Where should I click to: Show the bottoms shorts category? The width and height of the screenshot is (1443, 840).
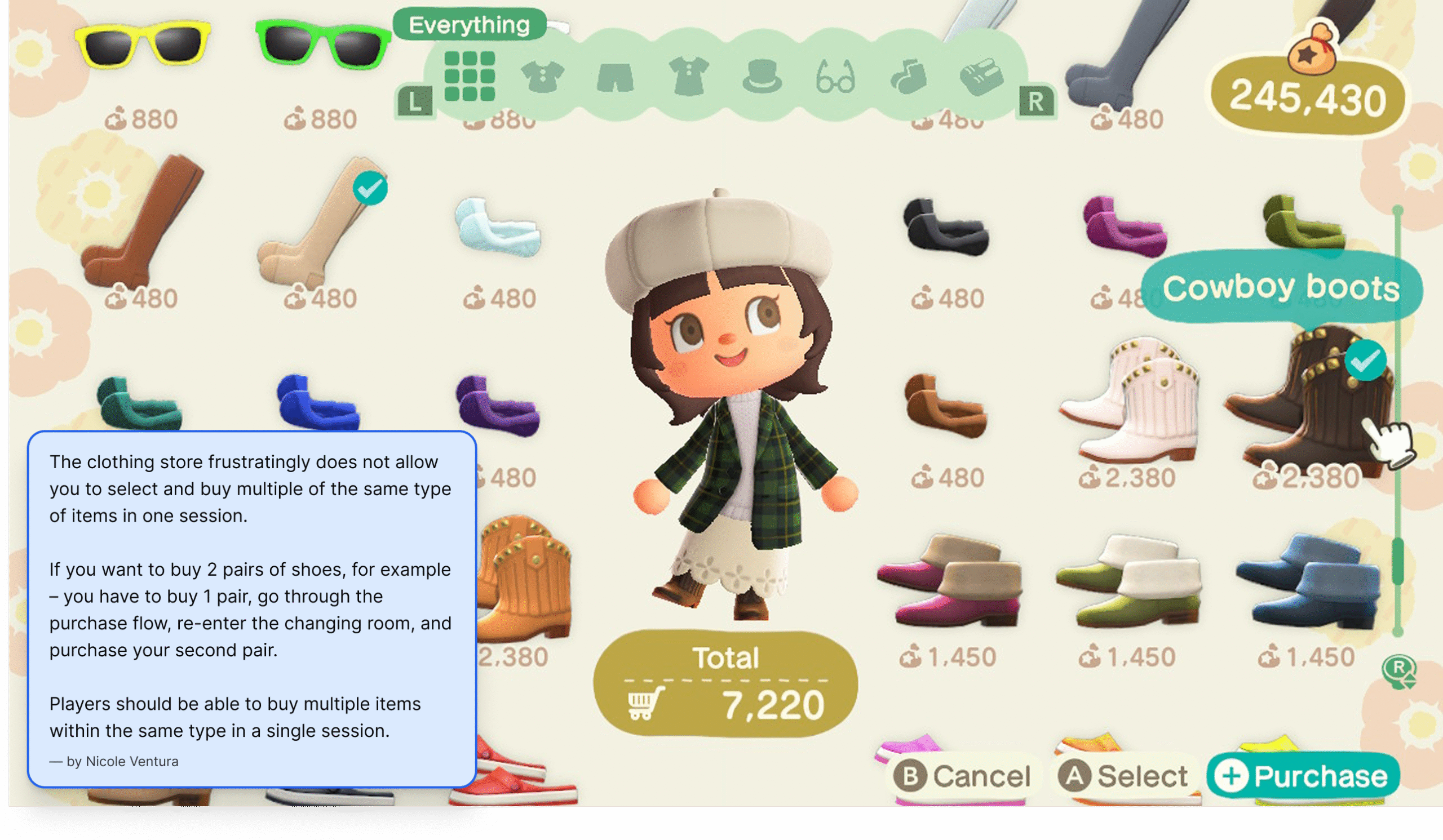(615, 77)
